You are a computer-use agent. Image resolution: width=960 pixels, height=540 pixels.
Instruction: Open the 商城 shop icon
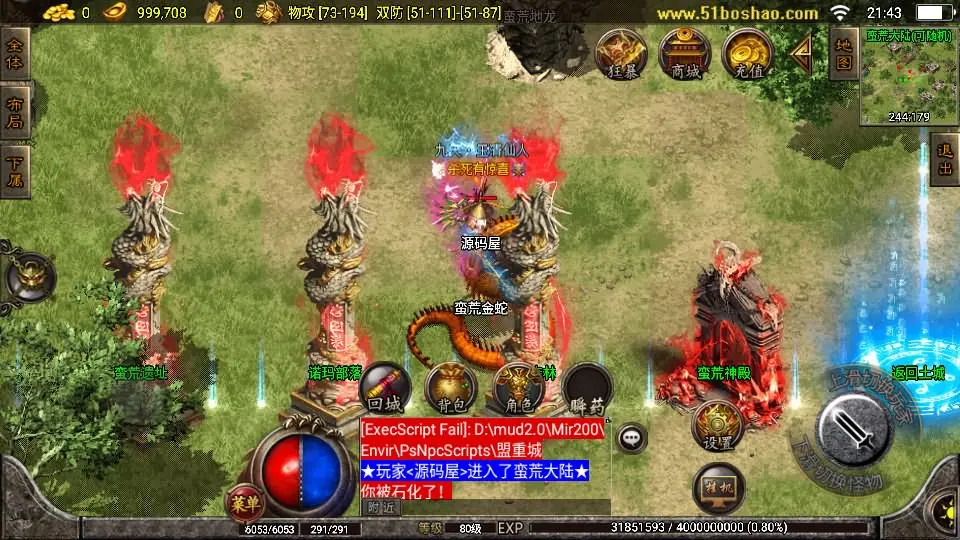[x=685, y=53]
